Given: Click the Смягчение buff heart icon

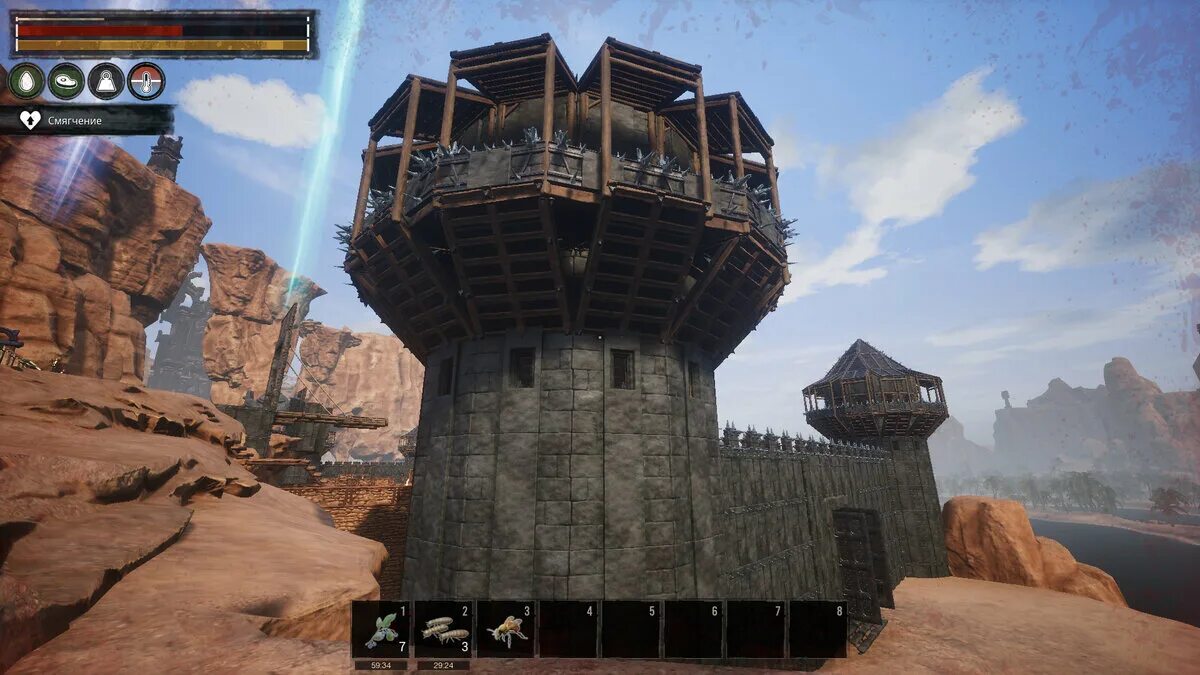Looking at the screenshot, I should 30,120.
